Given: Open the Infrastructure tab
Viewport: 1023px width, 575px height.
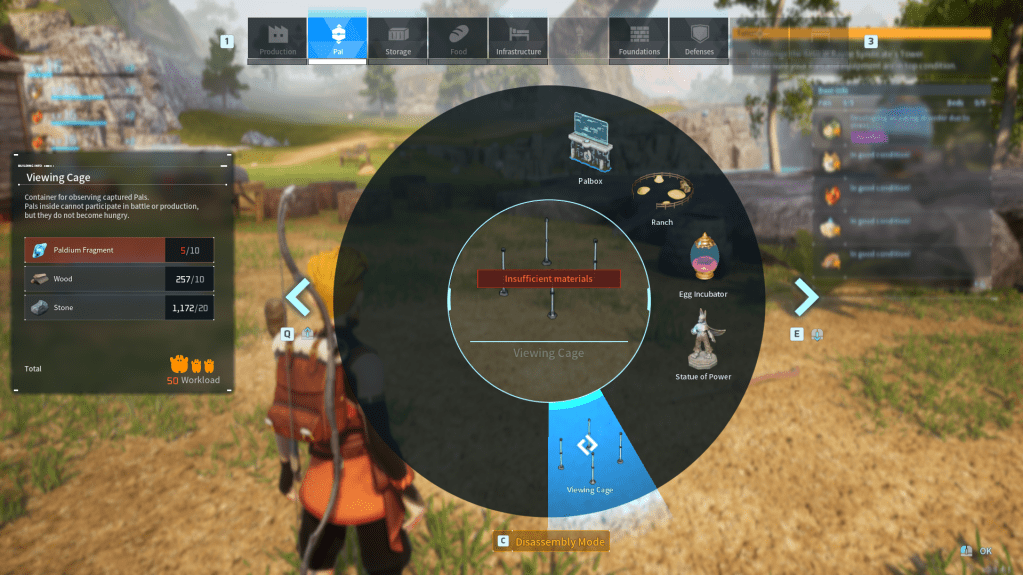Looking at the screenshot, I should tap(518, 40).
